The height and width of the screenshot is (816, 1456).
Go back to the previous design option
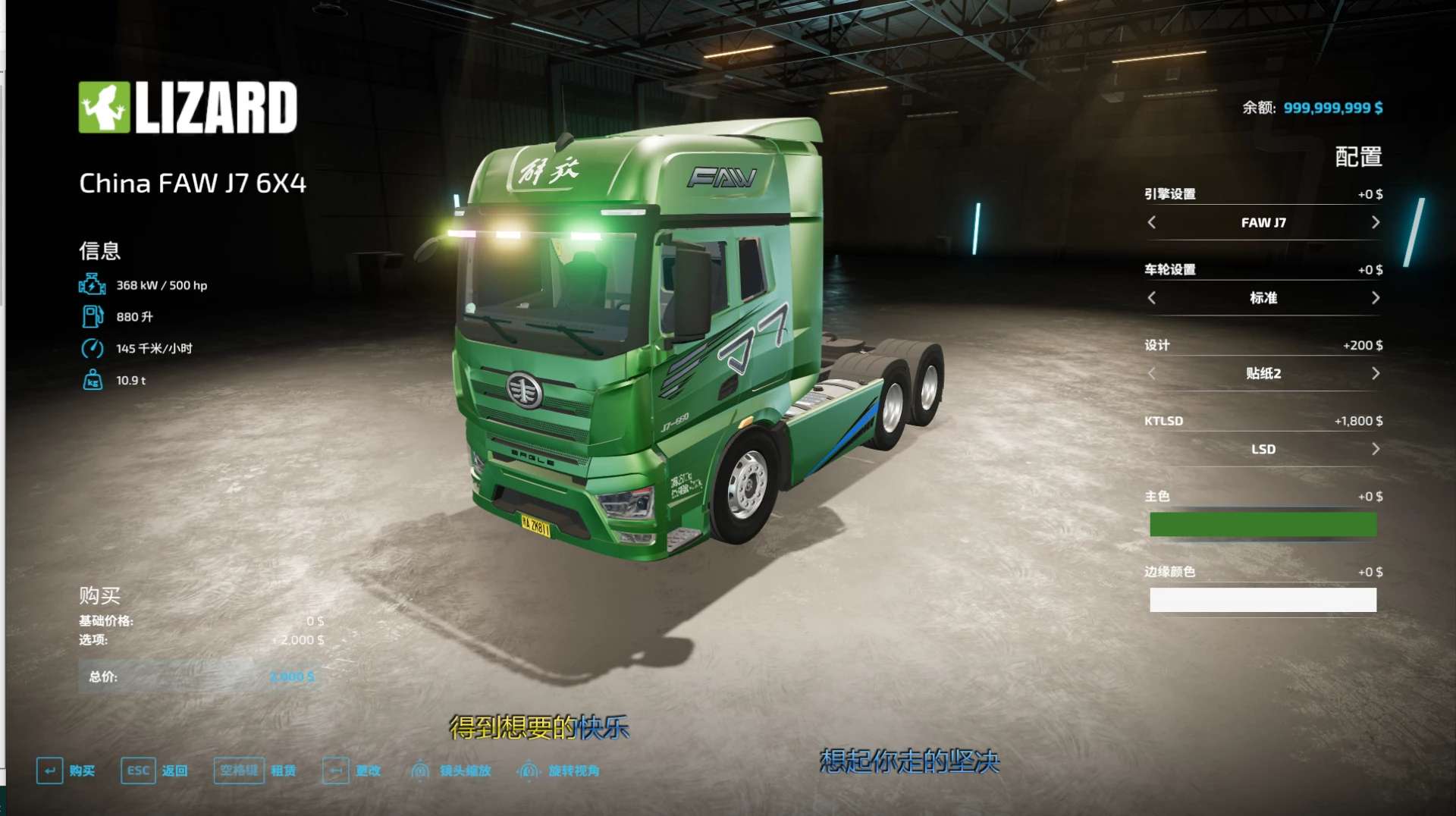(x=1152, y=373)
